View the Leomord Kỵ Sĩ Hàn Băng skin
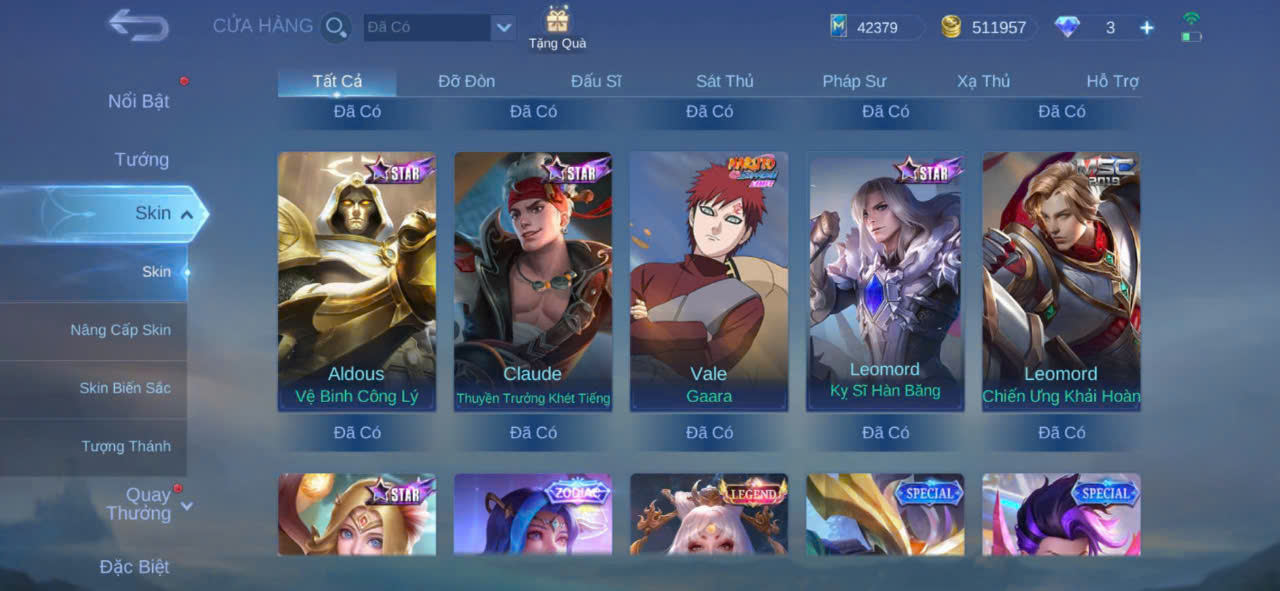The width and height of the screenshot is (1280, 591). coord(885,281)
